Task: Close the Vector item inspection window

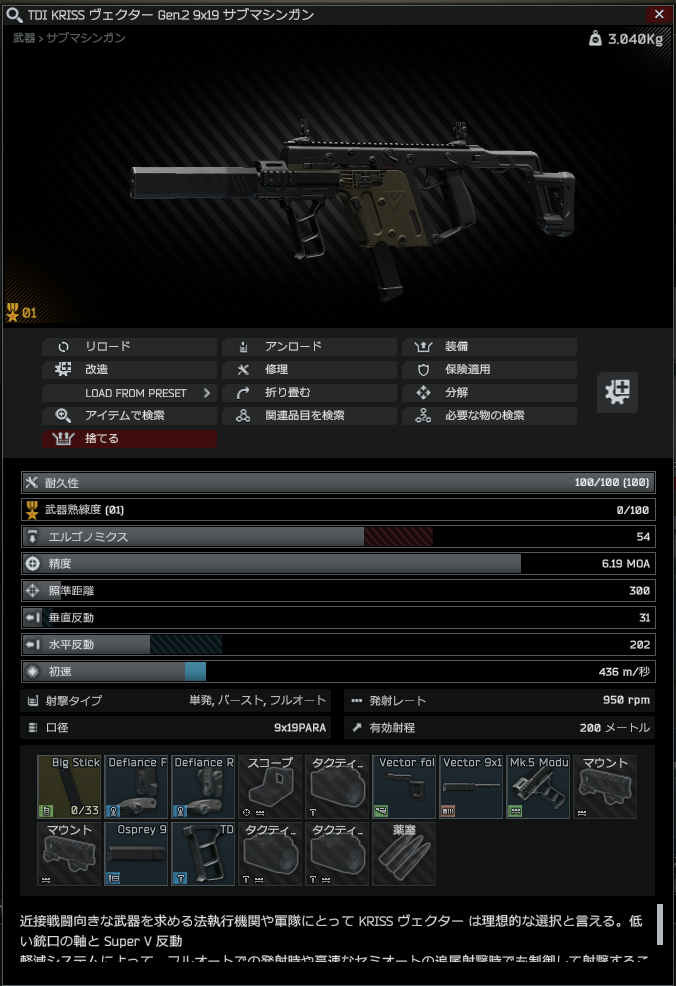Action: [x=658, y=15]
